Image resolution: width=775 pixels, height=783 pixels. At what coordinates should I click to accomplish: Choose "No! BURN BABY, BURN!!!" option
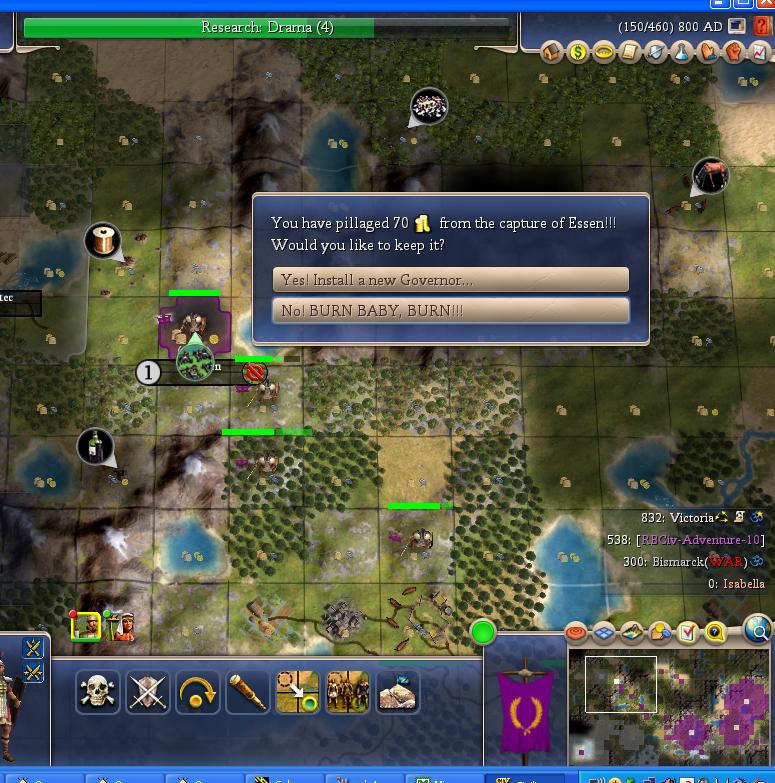pos(450,311)
